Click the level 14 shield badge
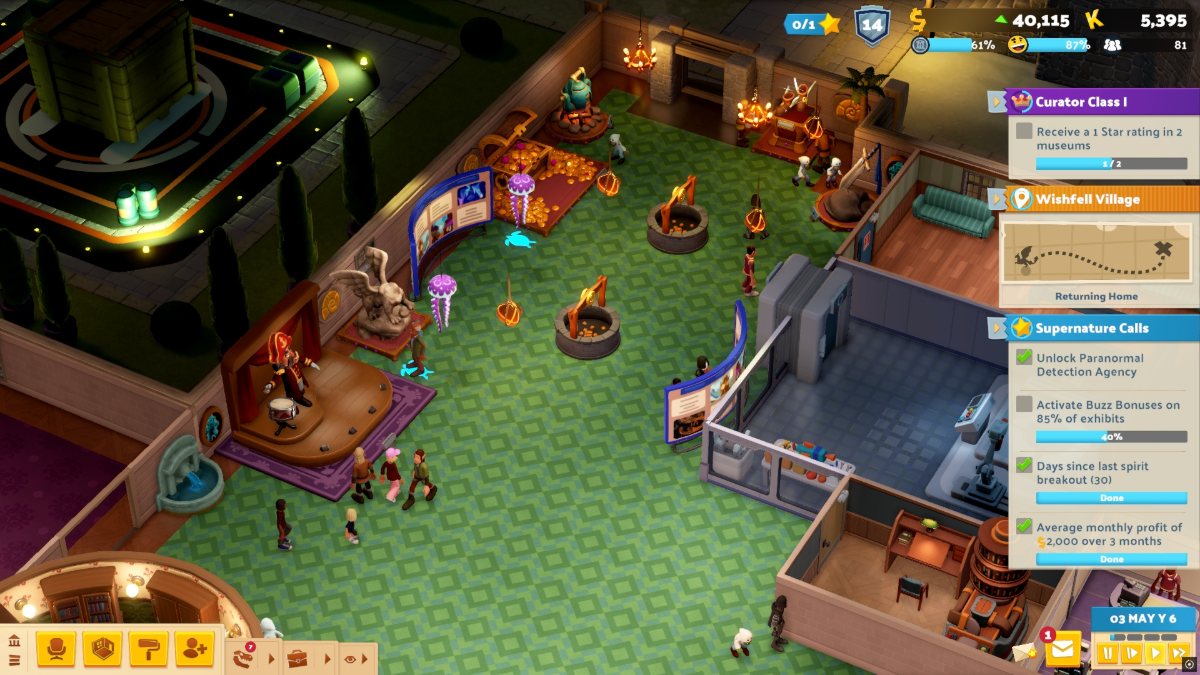The height and width of the screenshot is (675, 1200). pos(870,24)
